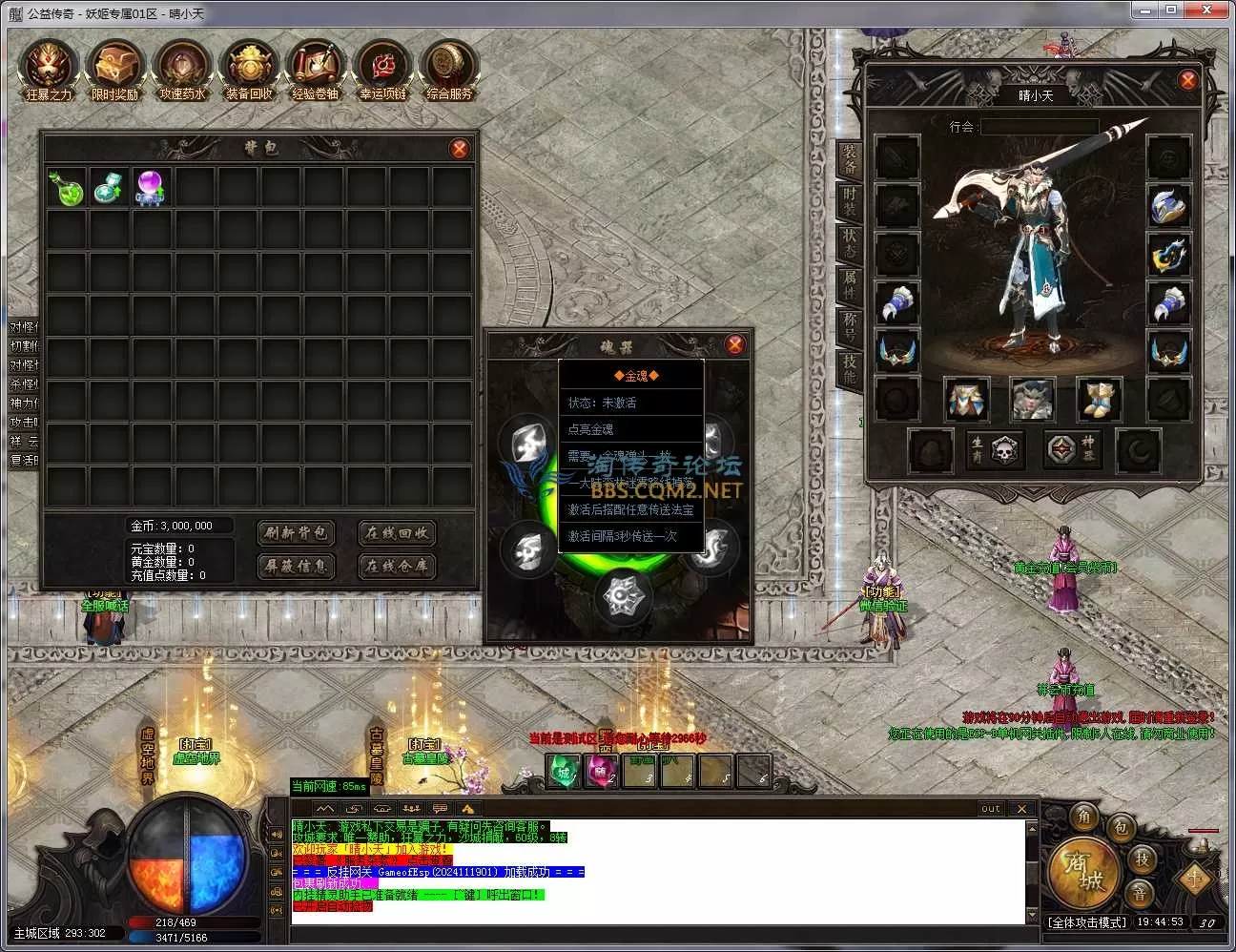Select the equipped boots slot
Image resolution: width=1236 pixels, height=952 pixels.
(x=1098, y=398)
